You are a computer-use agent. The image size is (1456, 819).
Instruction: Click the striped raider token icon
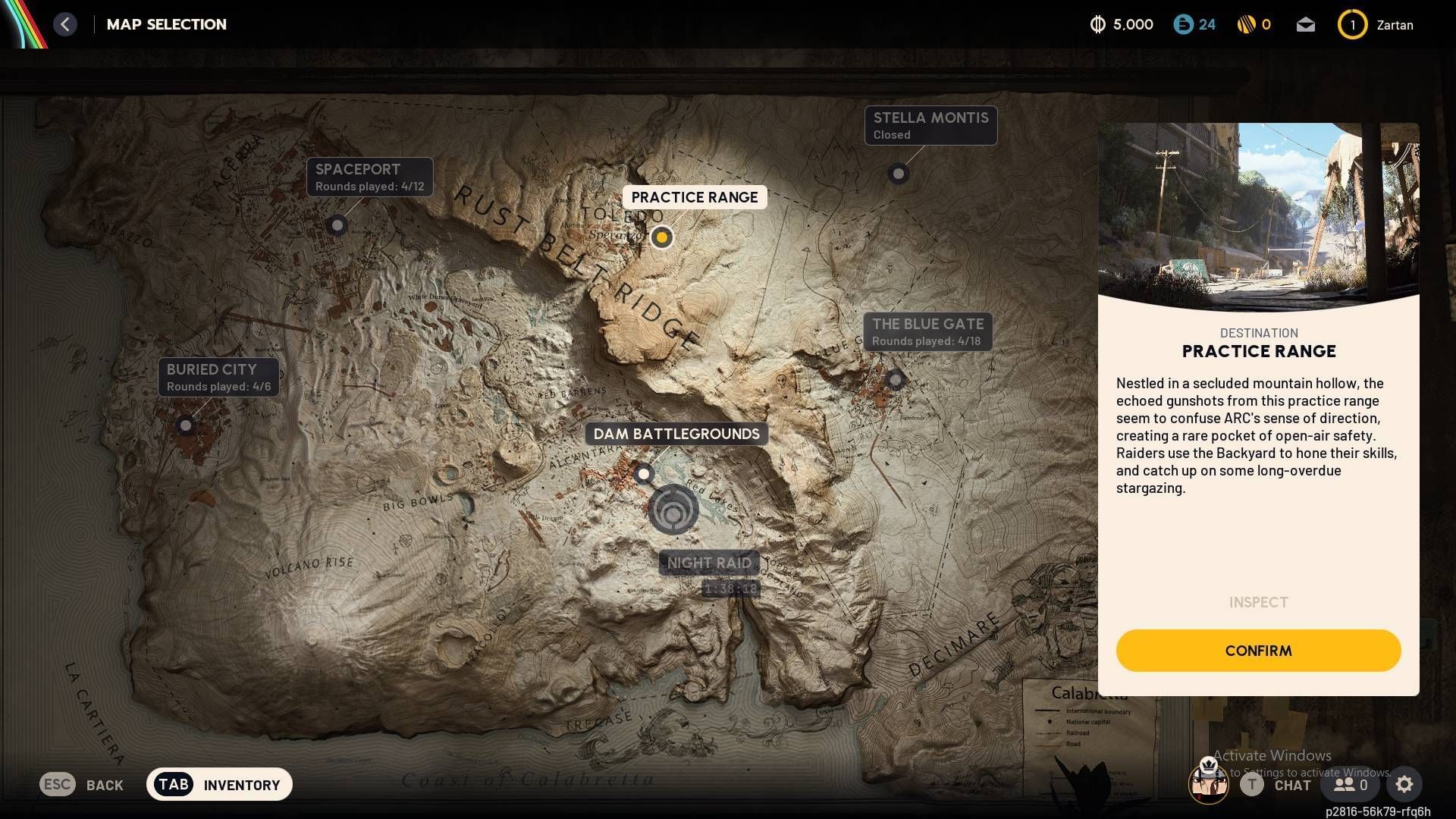coord(1246,24)
